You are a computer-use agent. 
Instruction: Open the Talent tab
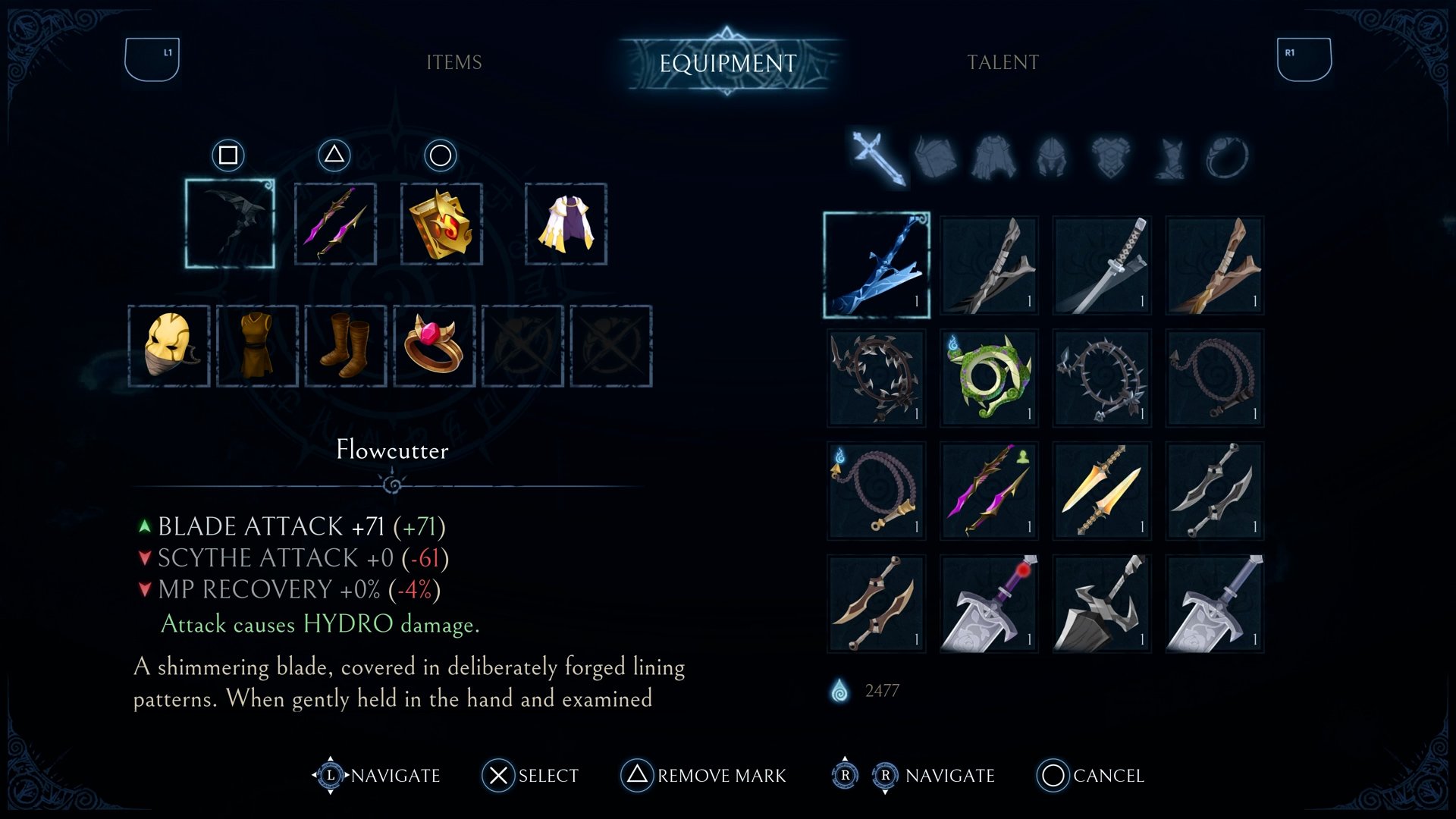[1003, 62]
